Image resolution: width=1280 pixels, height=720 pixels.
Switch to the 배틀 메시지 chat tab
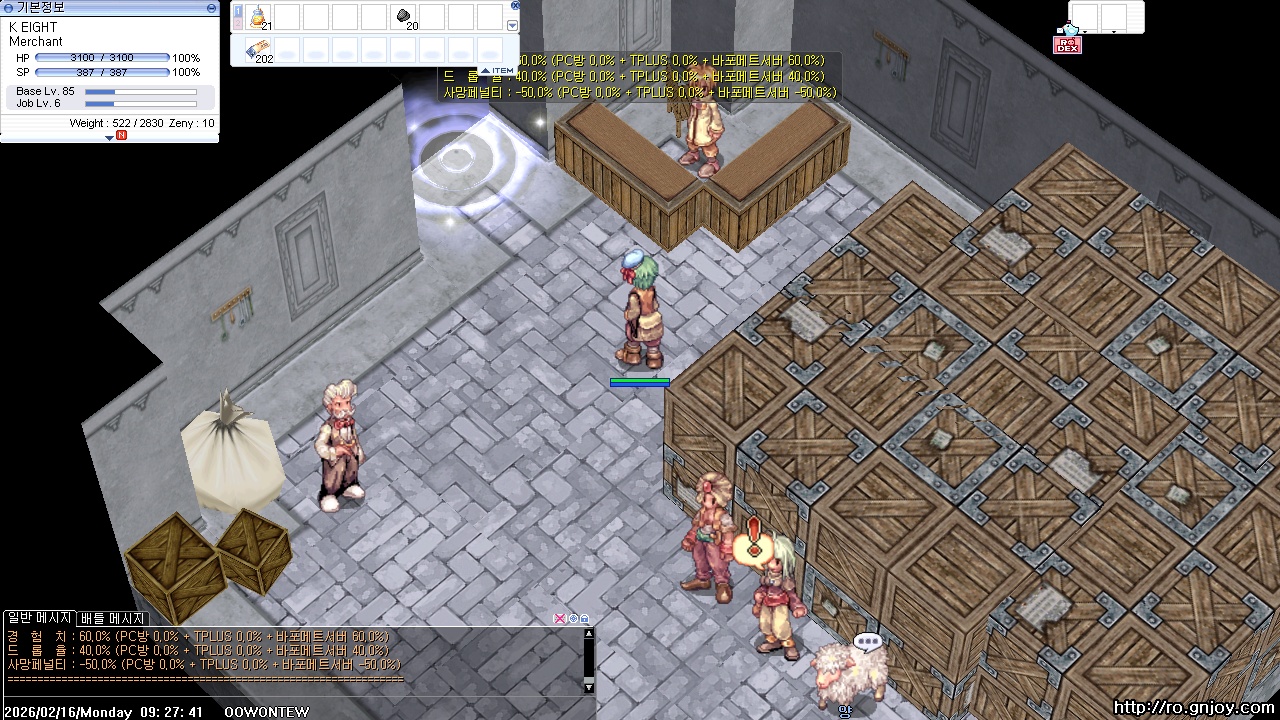(113, 619)
